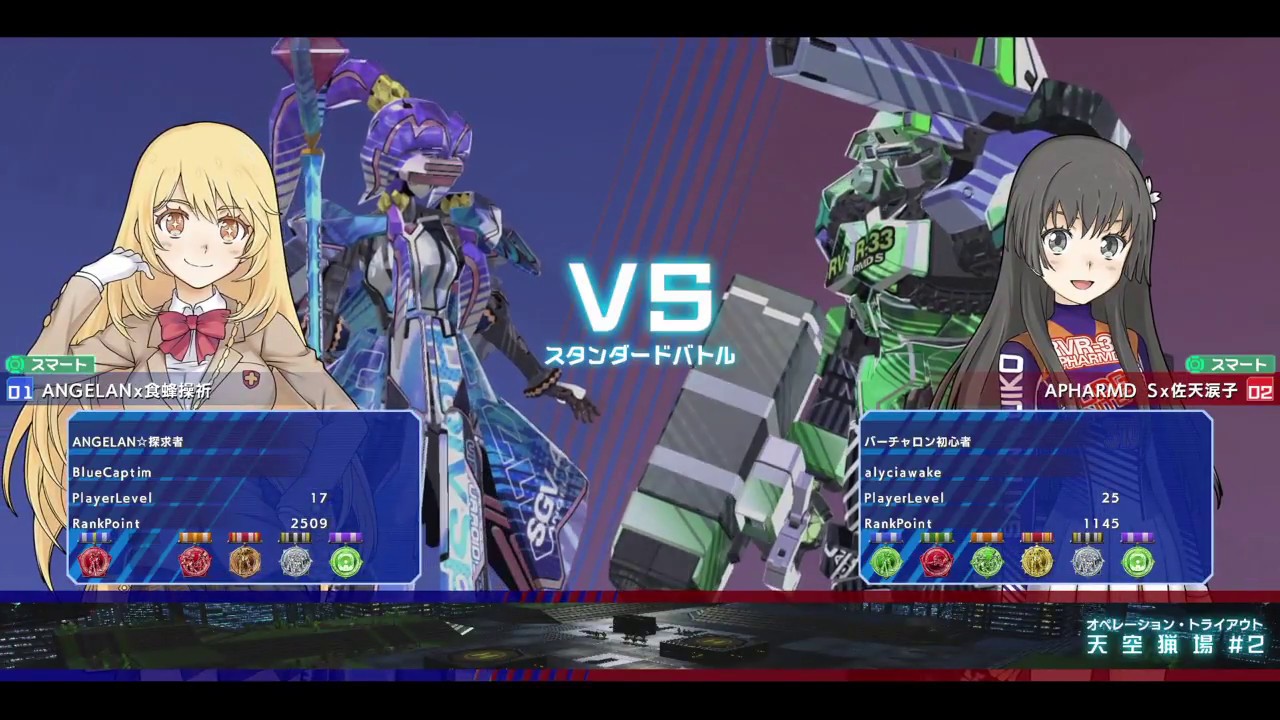Expand the ANGELAN☆探求者 title banner
This screenshot has width=1280, height=720.
point(127,441)
